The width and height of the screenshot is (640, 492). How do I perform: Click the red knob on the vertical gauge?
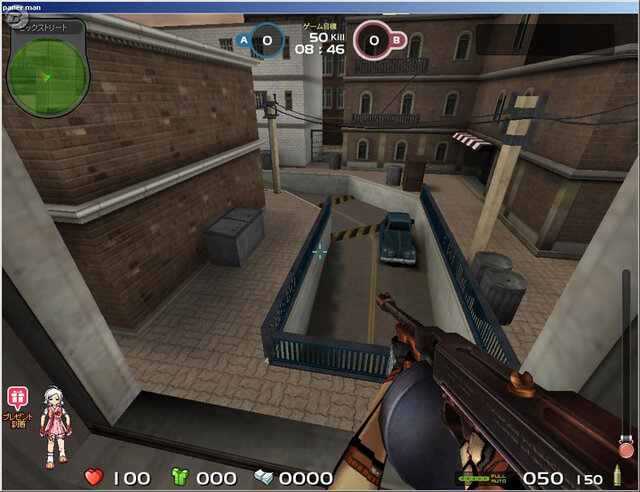[x=626, y=449]
